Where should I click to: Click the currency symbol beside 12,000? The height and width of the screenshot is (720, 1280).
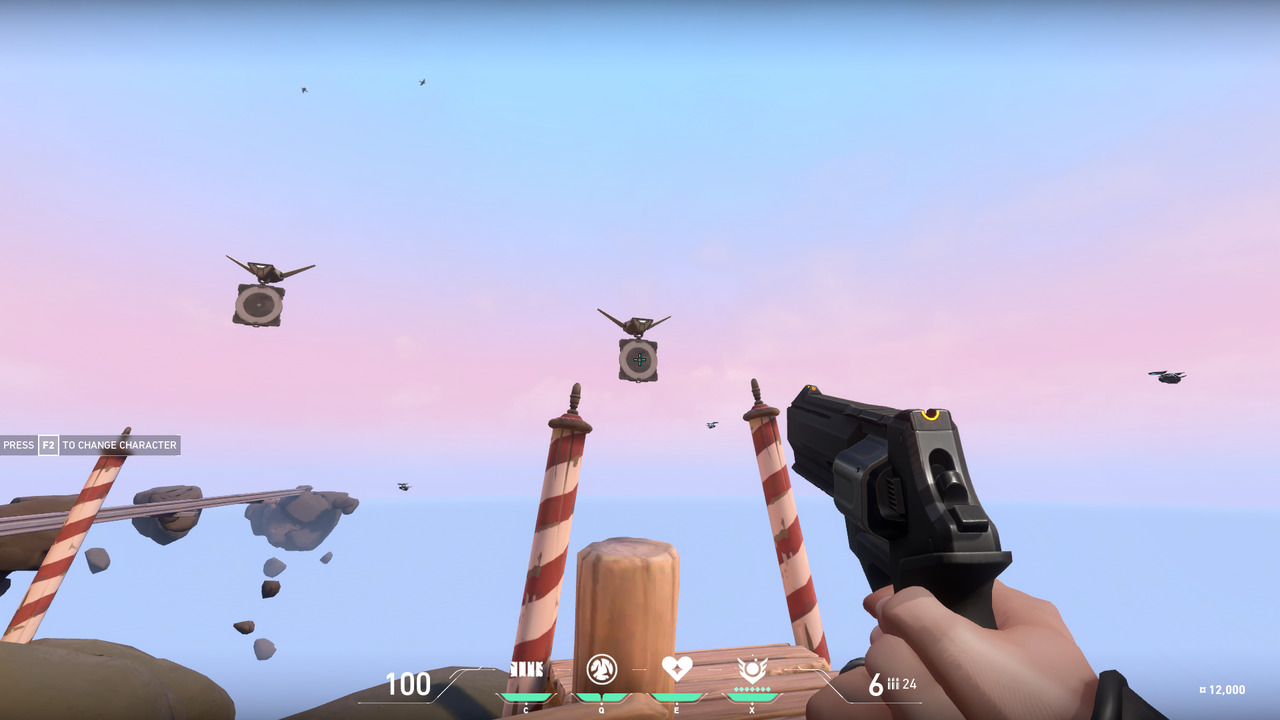1203,688
